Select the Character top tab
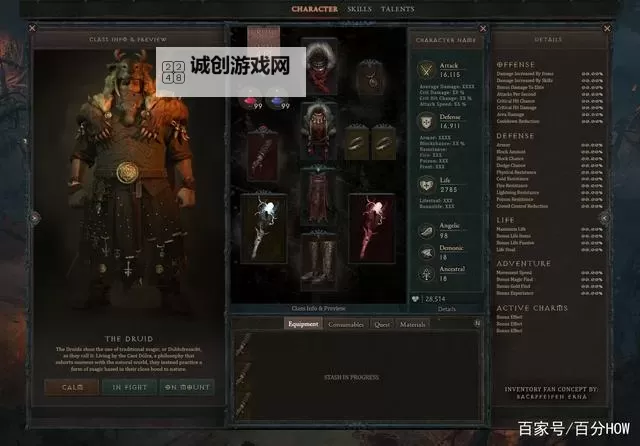Viewport: 640px width, 446px height. [x=314, y=9]
